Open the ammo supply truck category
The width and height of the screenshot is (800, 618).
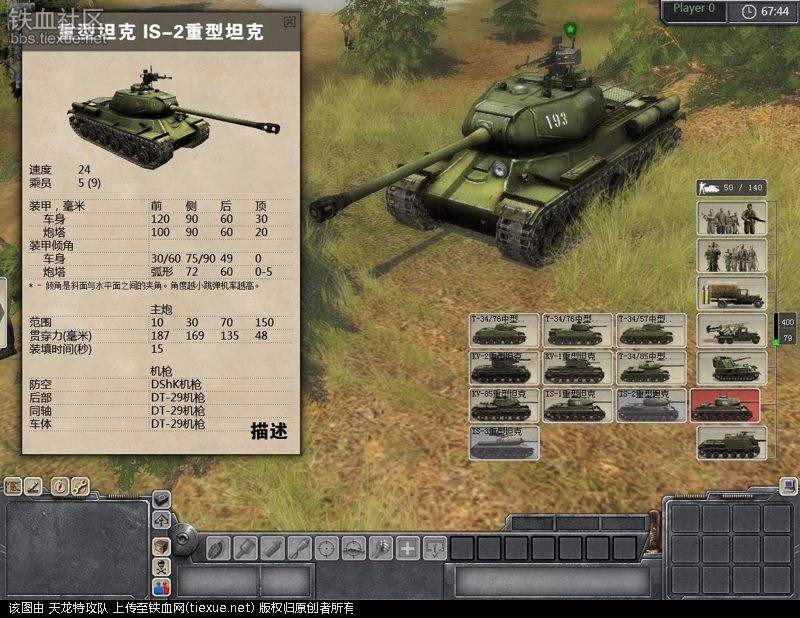(x=732, y=293)
